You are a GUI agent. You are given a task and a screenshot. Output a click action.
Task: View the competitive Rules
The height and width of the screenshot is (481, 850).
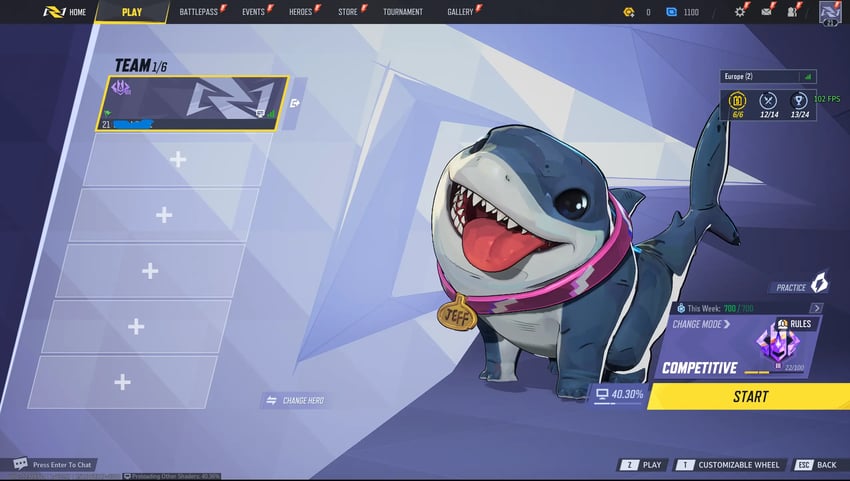pyautogui.click(x=795, y=324)
